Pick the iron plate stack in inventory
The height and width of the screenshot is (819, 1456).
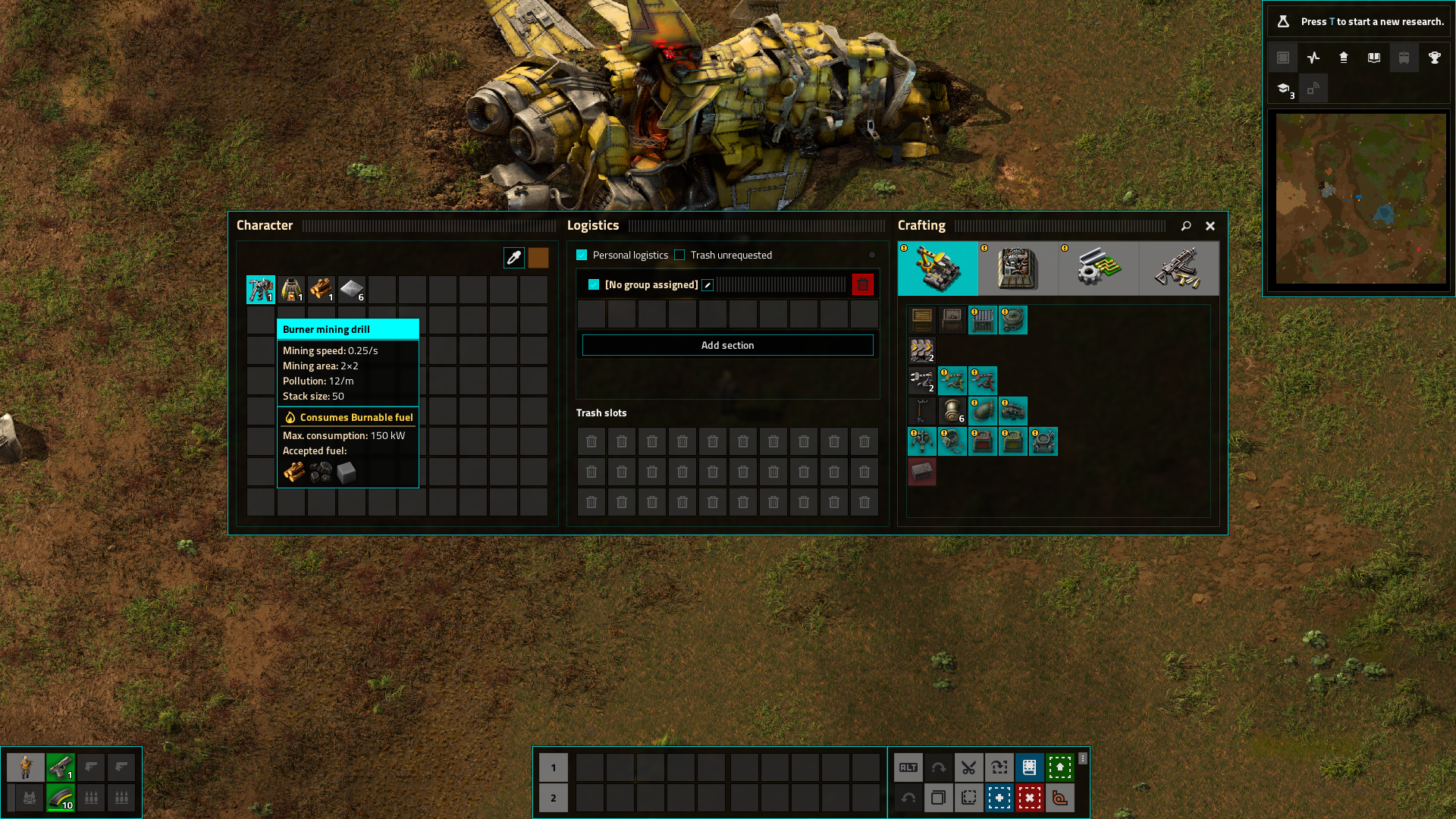pos(352,290)
